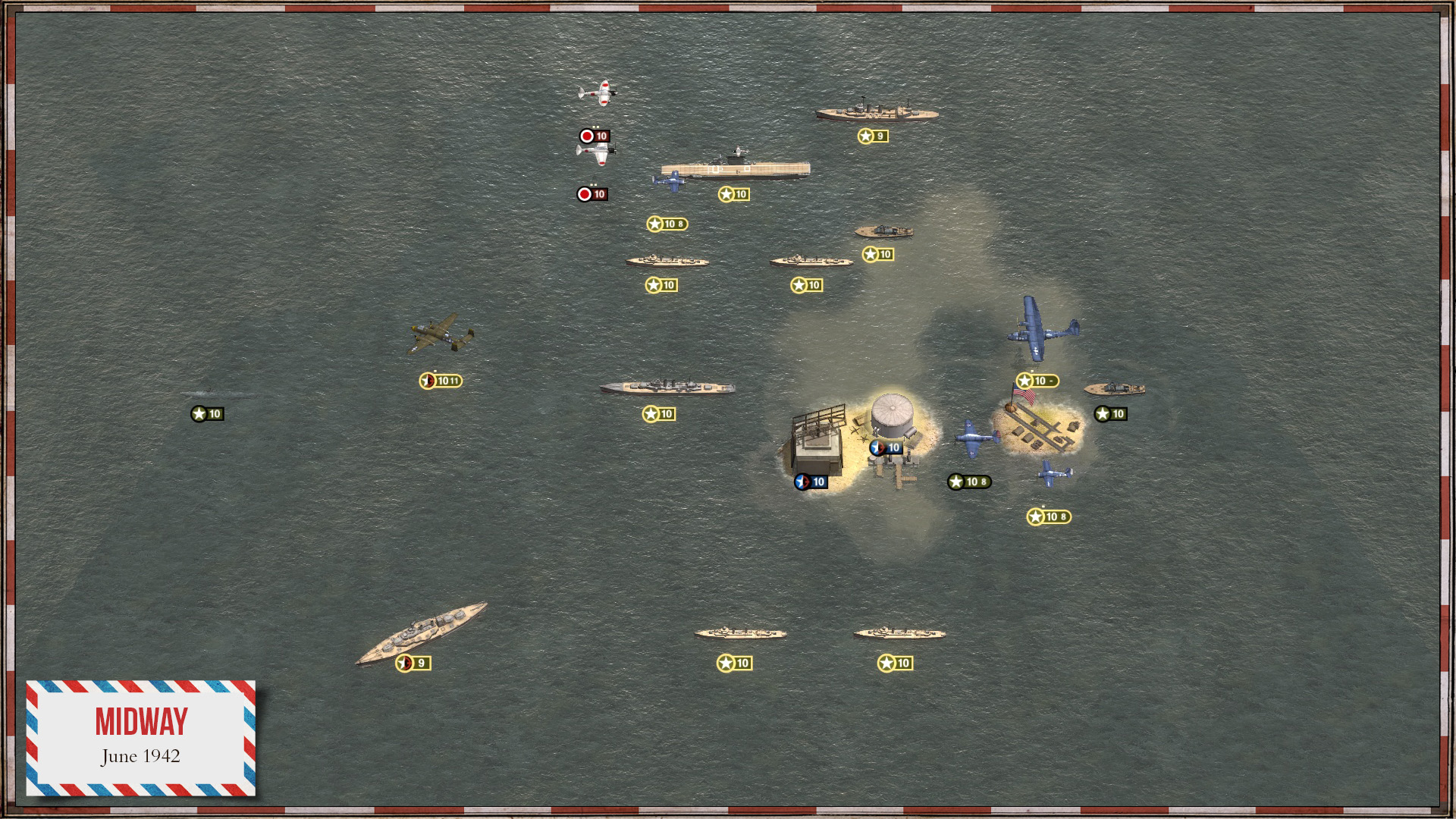Image resolution: width=1456 pixels, height=819 pixels.
Task: Select the US patrol boat right of the airfield
Action: pos(1115,388)
